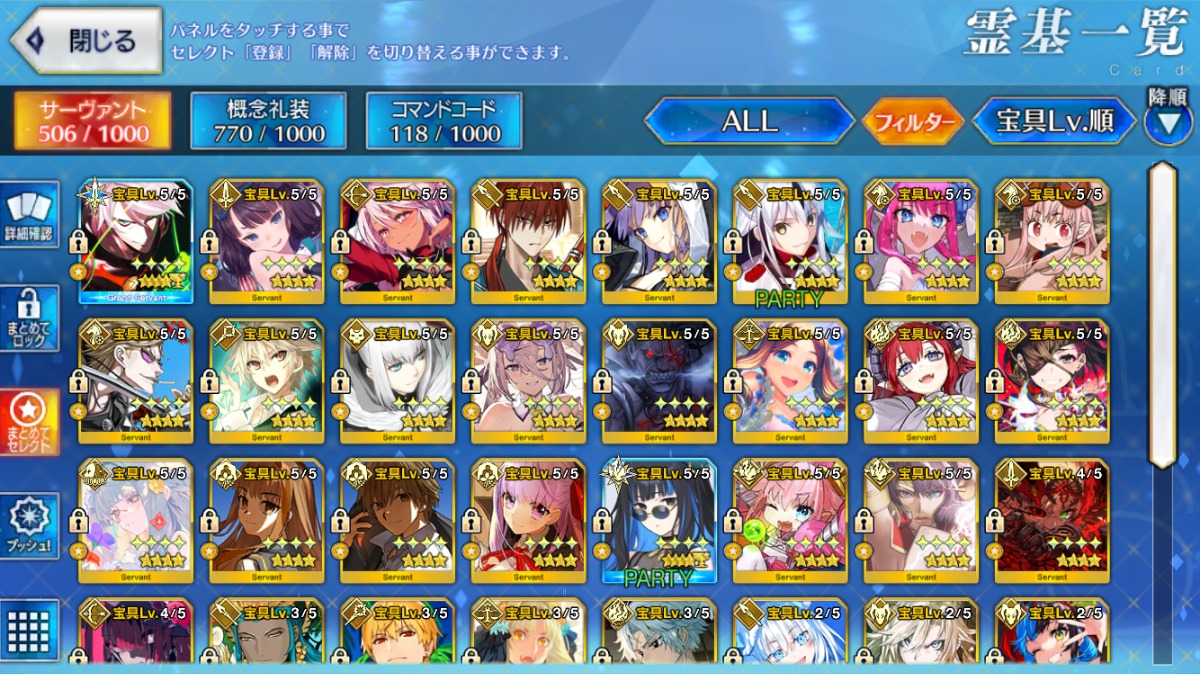Switch the grid layout view icon
This screenshot has width=1200, height=674.
tap(28, 630)
